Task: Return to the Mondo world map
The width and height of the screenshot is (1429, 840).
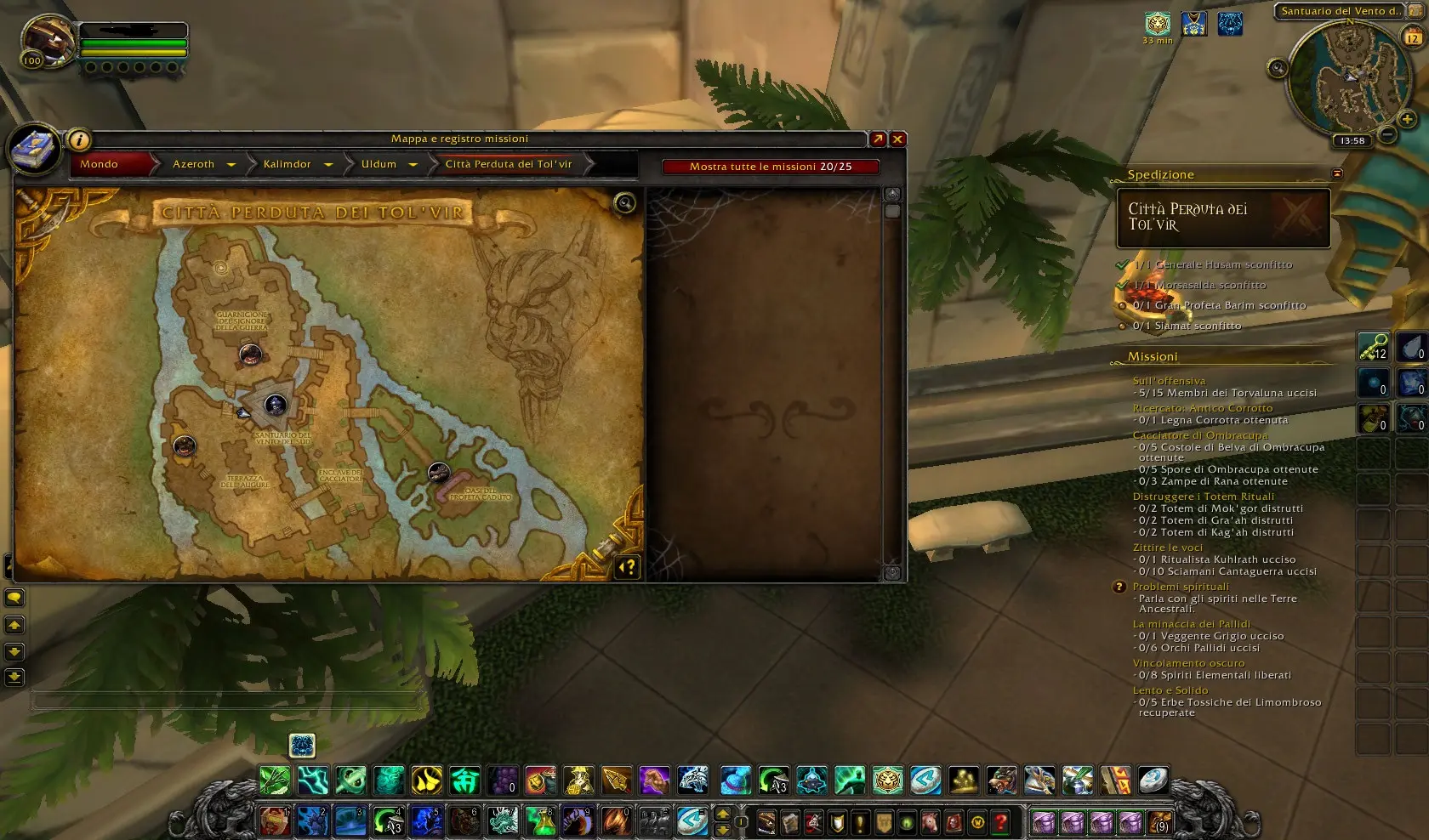Action: (100, 164)
